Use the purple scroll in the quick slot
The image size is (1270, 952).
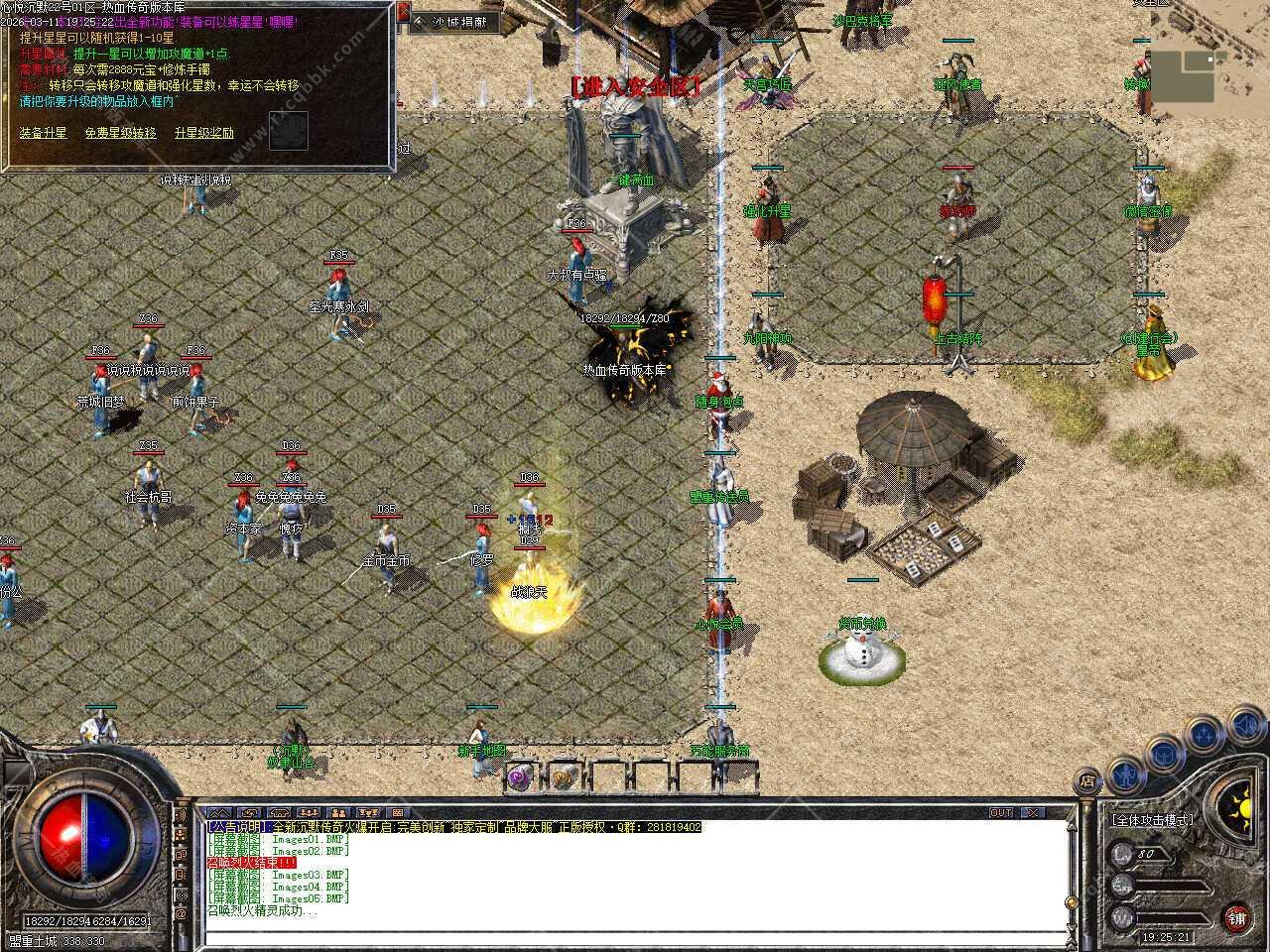coord(519,778)
